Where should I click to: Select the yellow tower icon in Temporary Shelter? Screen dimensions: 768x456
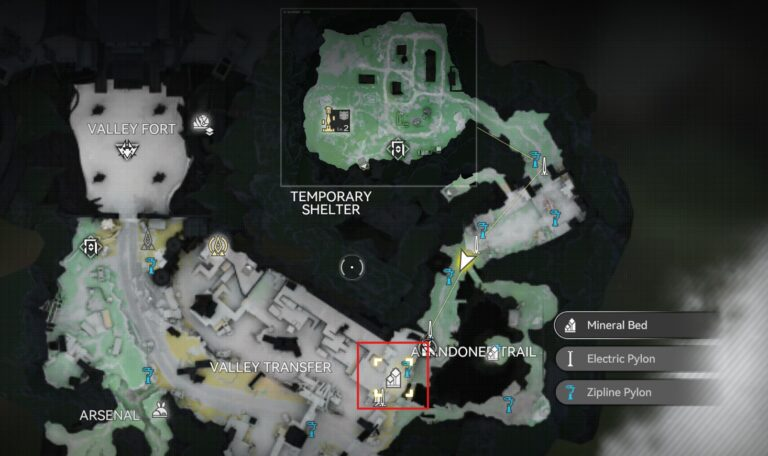[x=327, y=118]
